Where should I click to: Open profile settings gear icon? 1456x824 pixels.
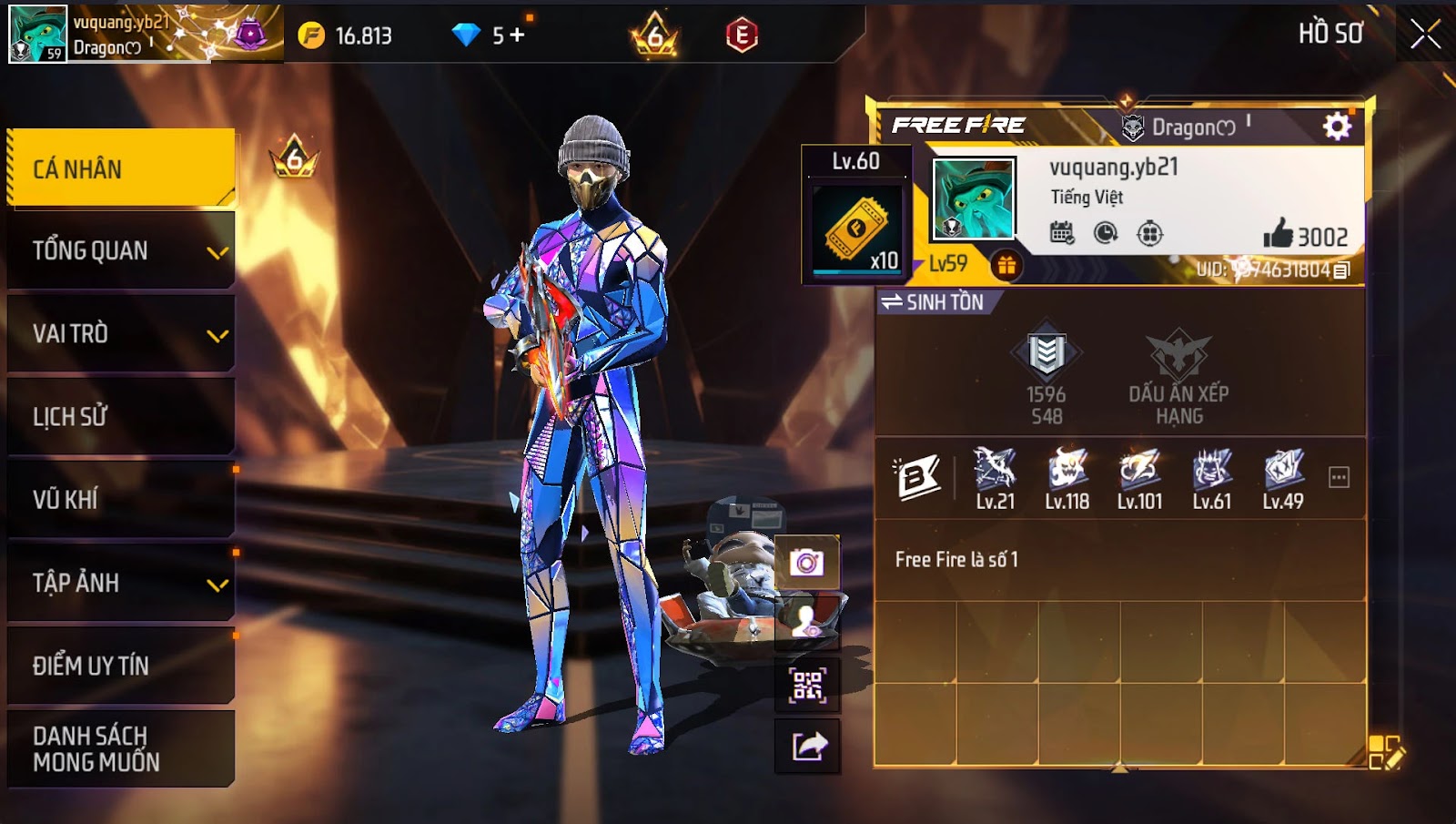pyautogui.click(x=1336, y=127)
